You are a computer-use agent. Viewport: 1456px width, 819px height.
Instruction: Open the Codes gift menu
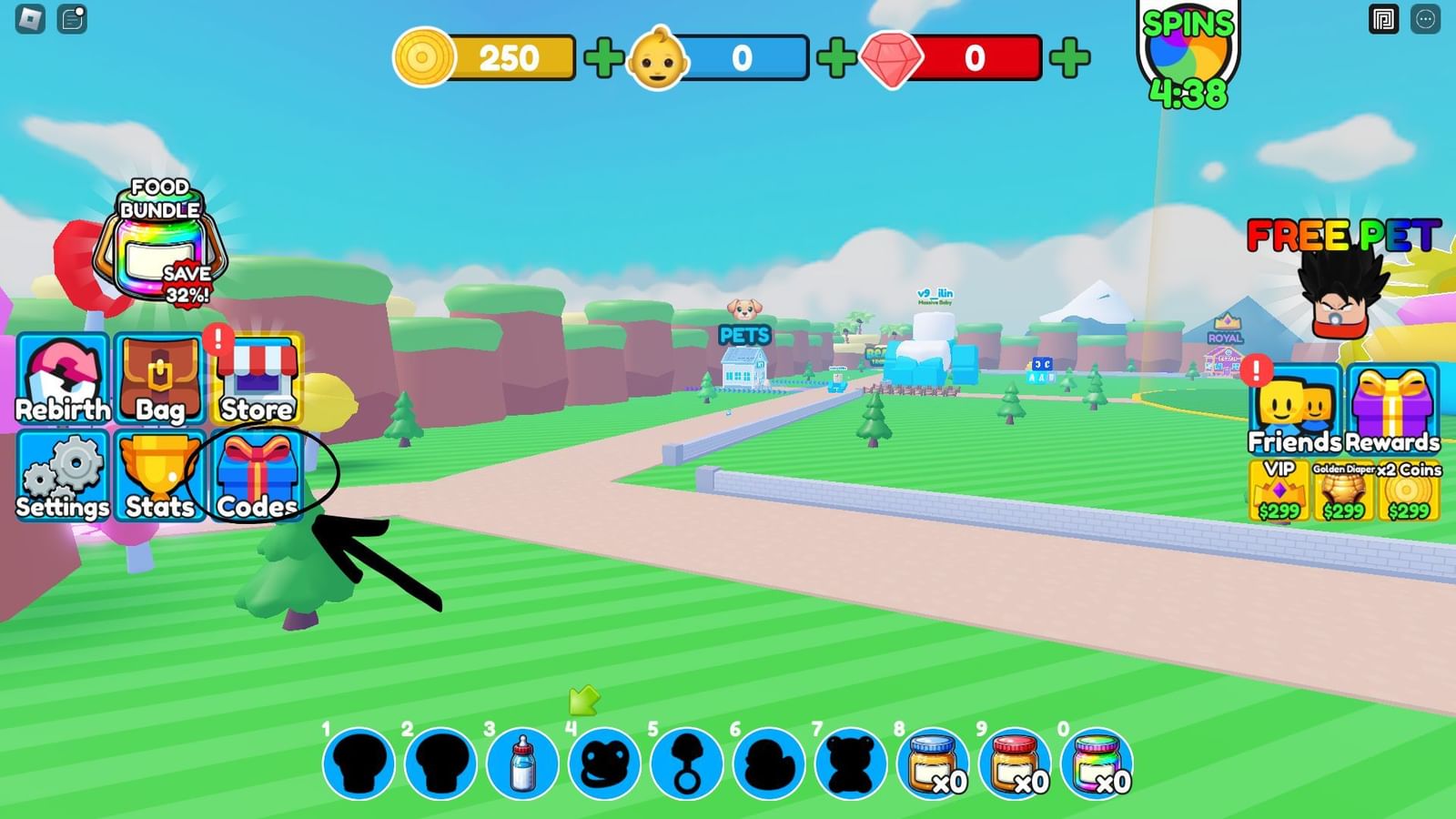click(258, 476)
